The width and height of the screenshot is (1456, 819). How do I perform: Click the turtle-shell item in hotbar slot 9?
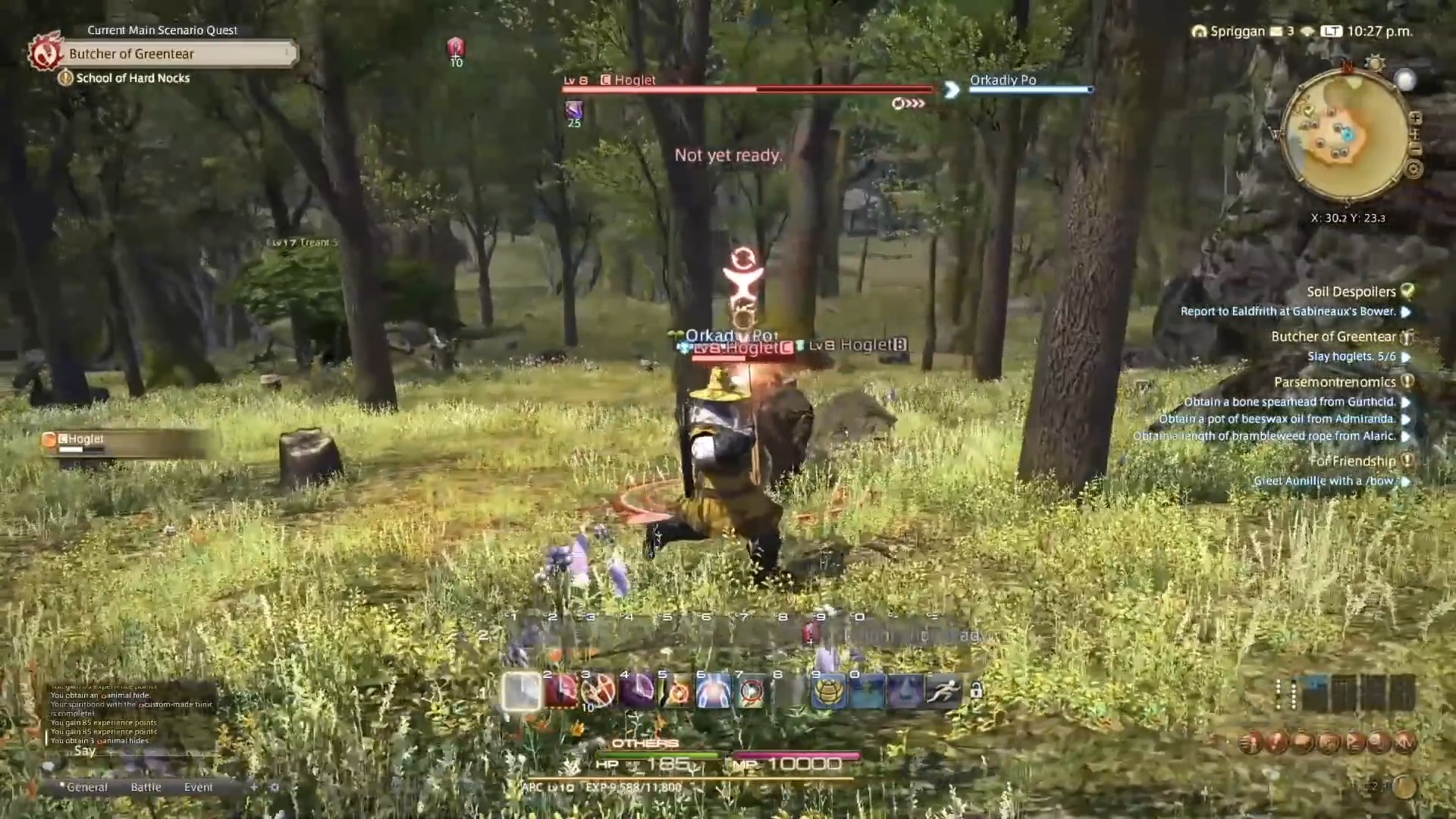pyautogui.click(x=829, y=691)
